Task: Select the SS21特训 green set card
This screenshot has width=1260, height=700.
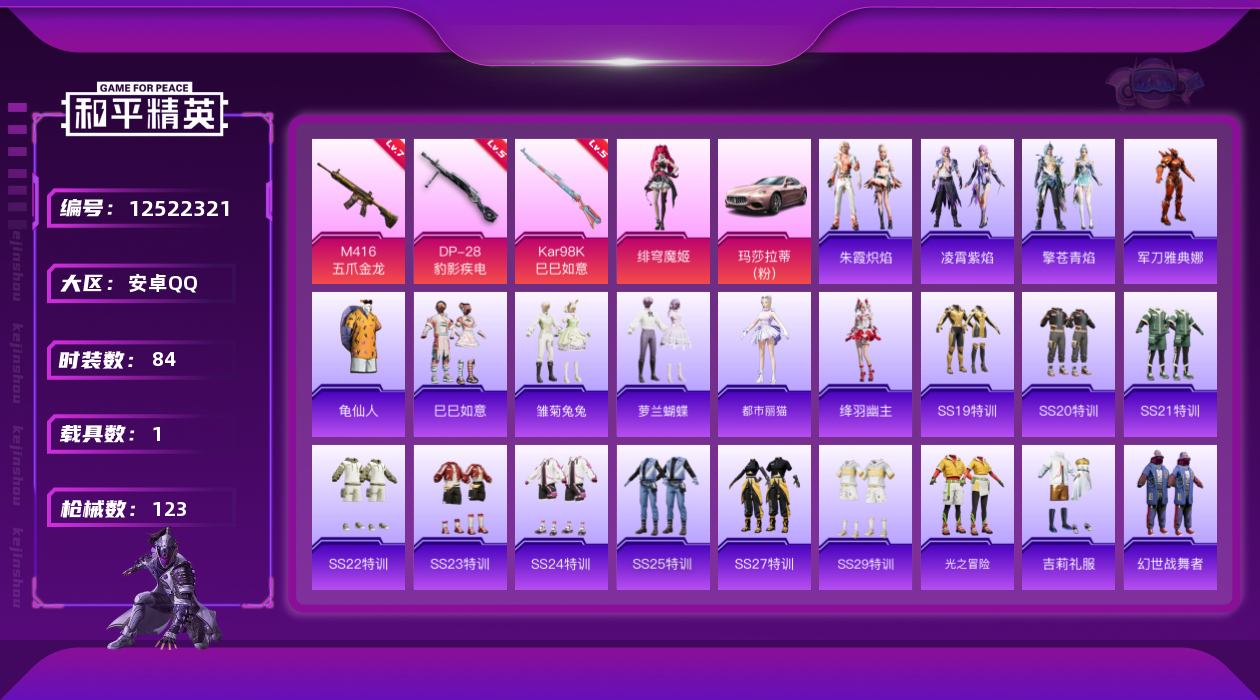Action: click(x=1170, y=364)
